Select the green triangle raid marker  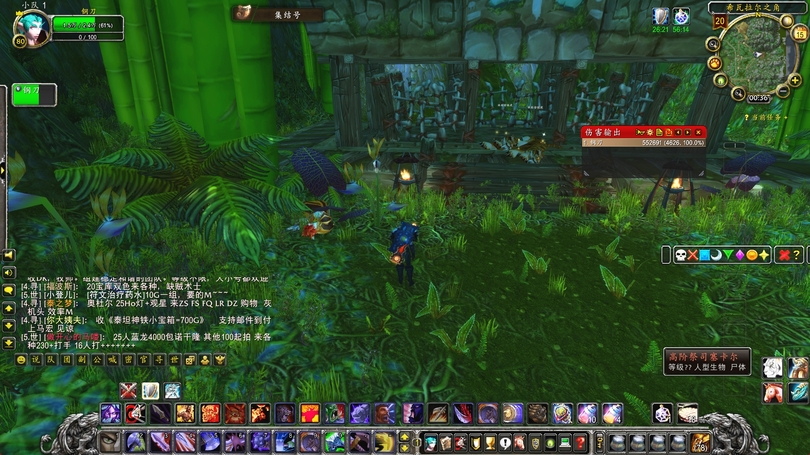pos(730,255)
